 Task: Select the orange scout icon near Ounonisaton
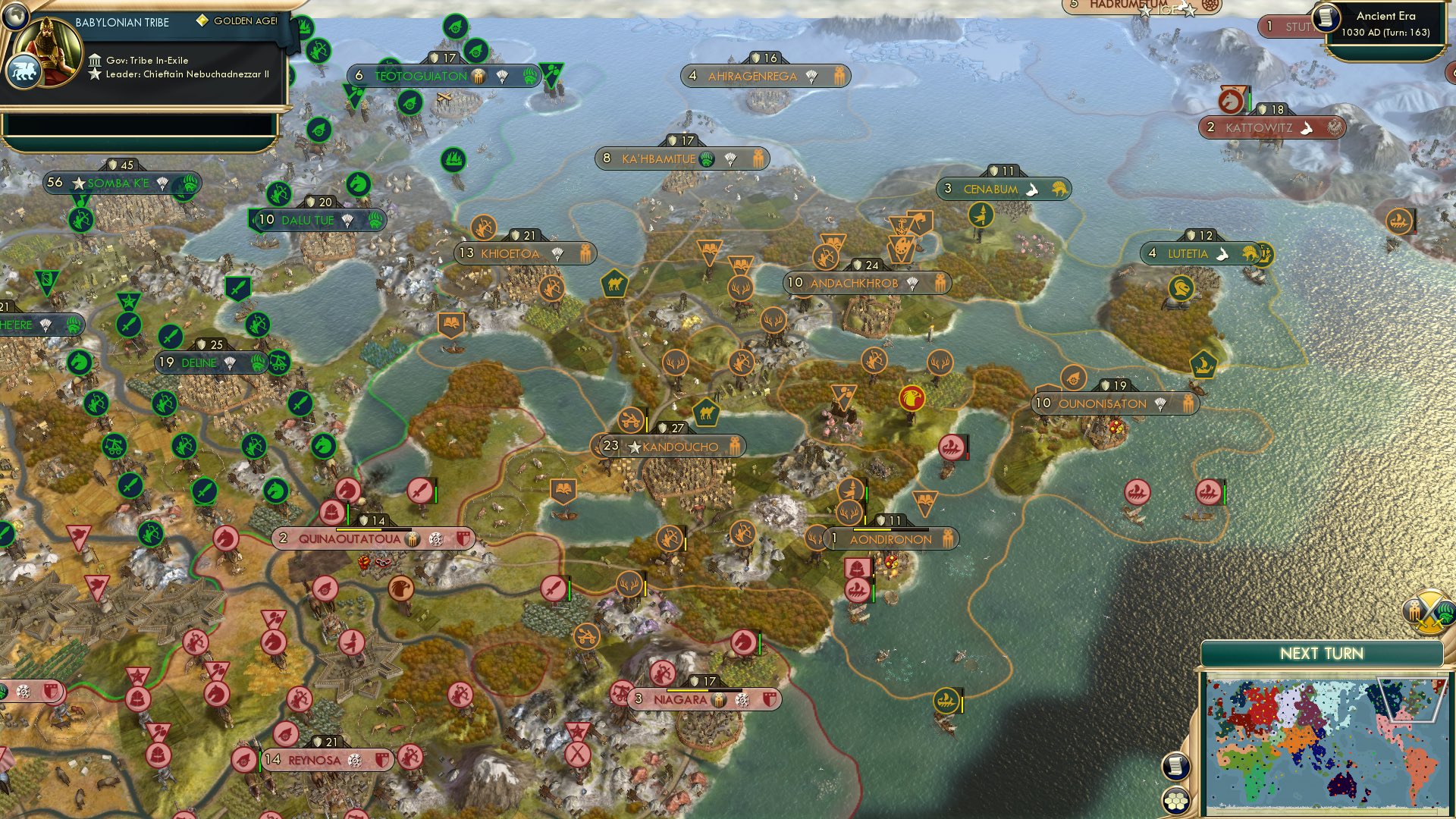(x=1072, y=379)
